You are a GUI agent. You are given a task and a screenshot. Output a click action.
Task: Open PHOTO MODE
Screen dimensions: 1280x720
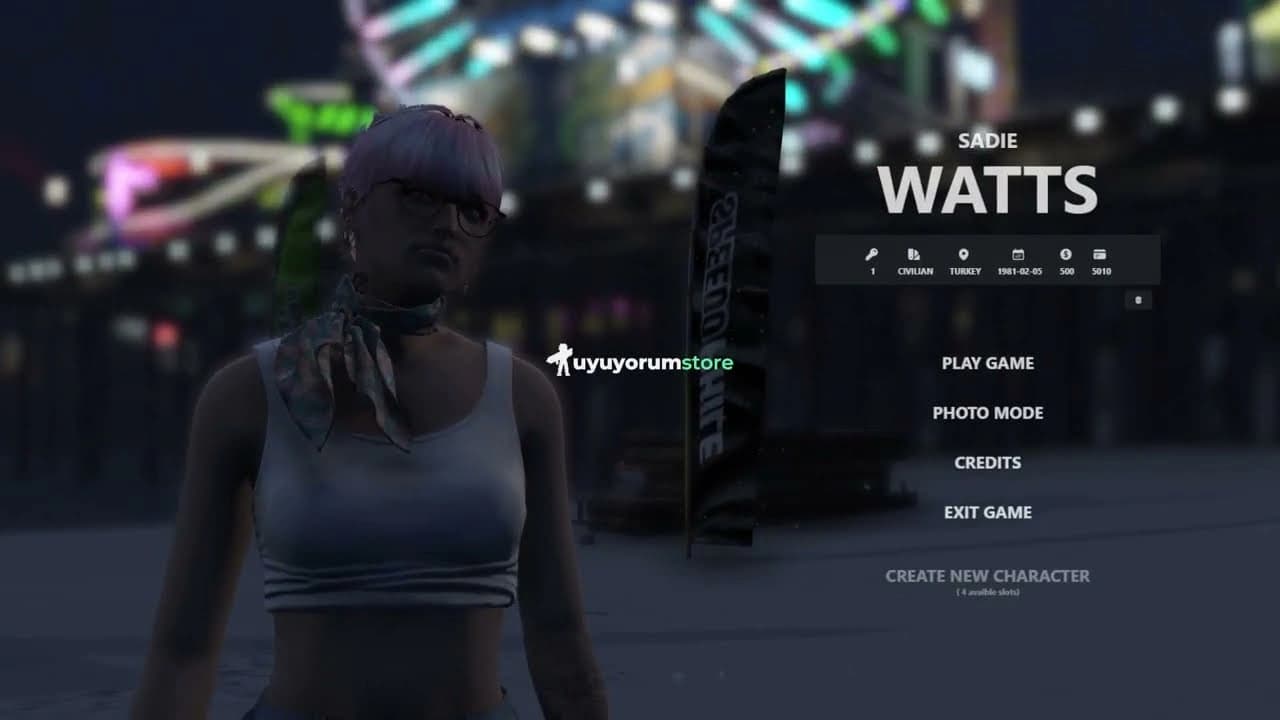[x=987, y=413]
